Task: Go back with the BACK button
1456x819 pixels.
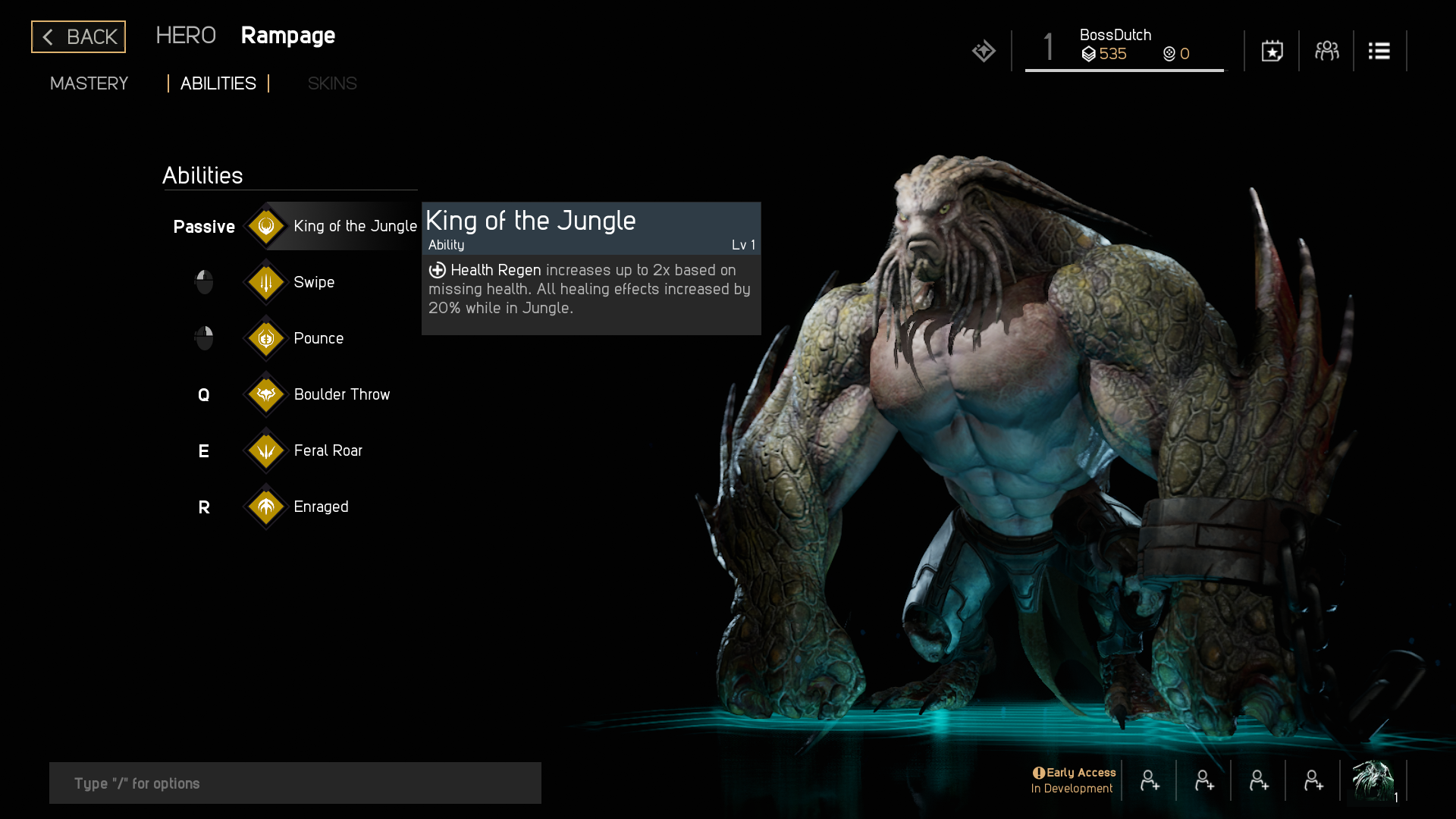Action: click(x=78, y=36)
